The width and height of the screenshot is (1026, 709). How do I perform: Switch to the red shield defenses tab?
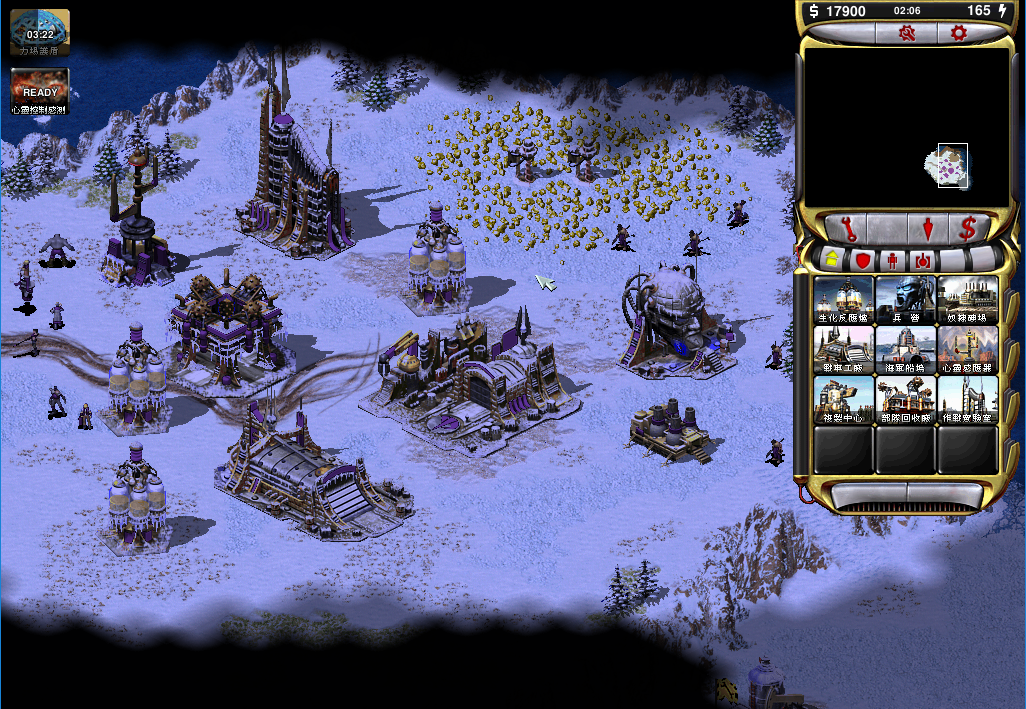click(x=861, y=260)
